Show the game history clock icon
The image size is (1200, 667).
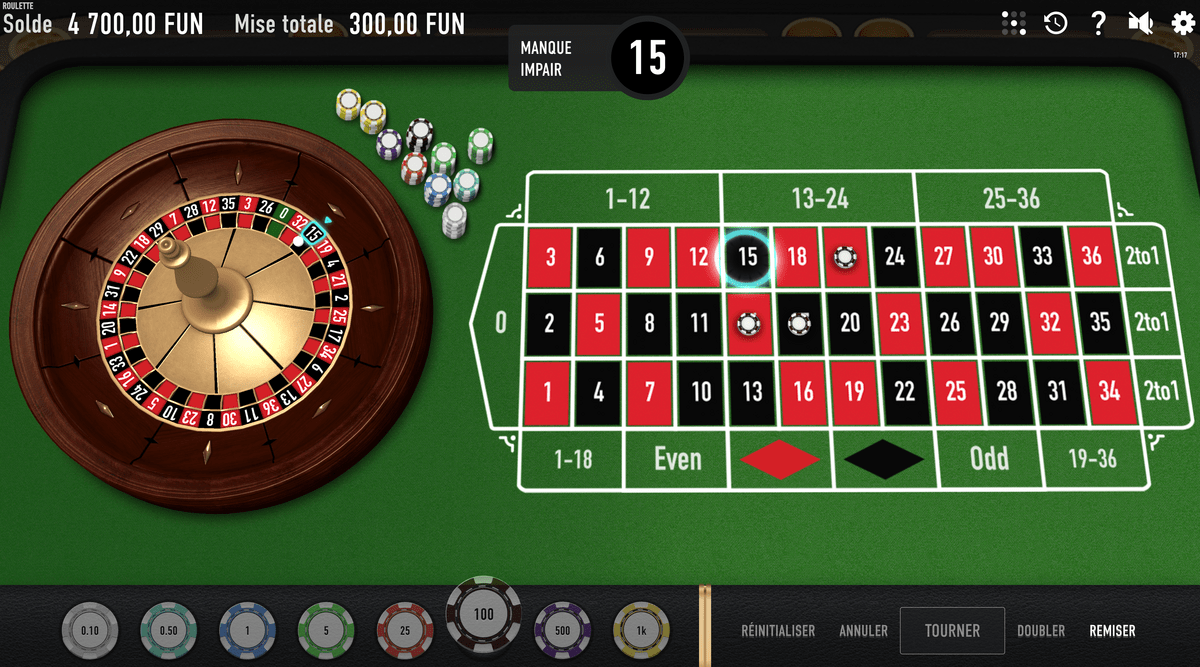[1056, 22]
